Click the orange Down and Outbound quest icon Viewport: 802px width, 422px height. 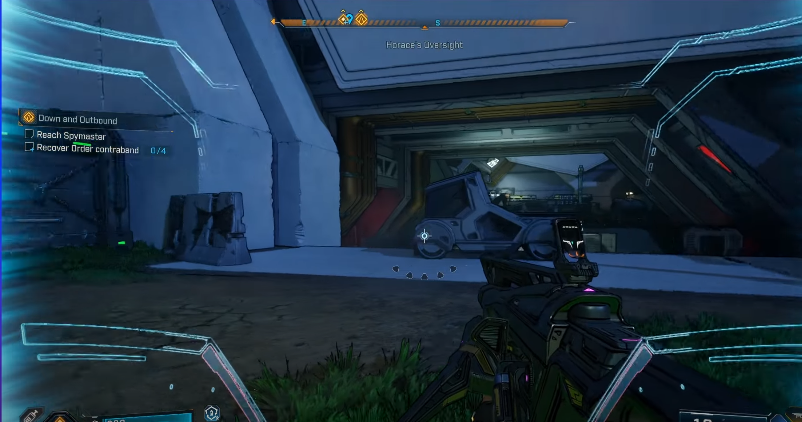29,118
